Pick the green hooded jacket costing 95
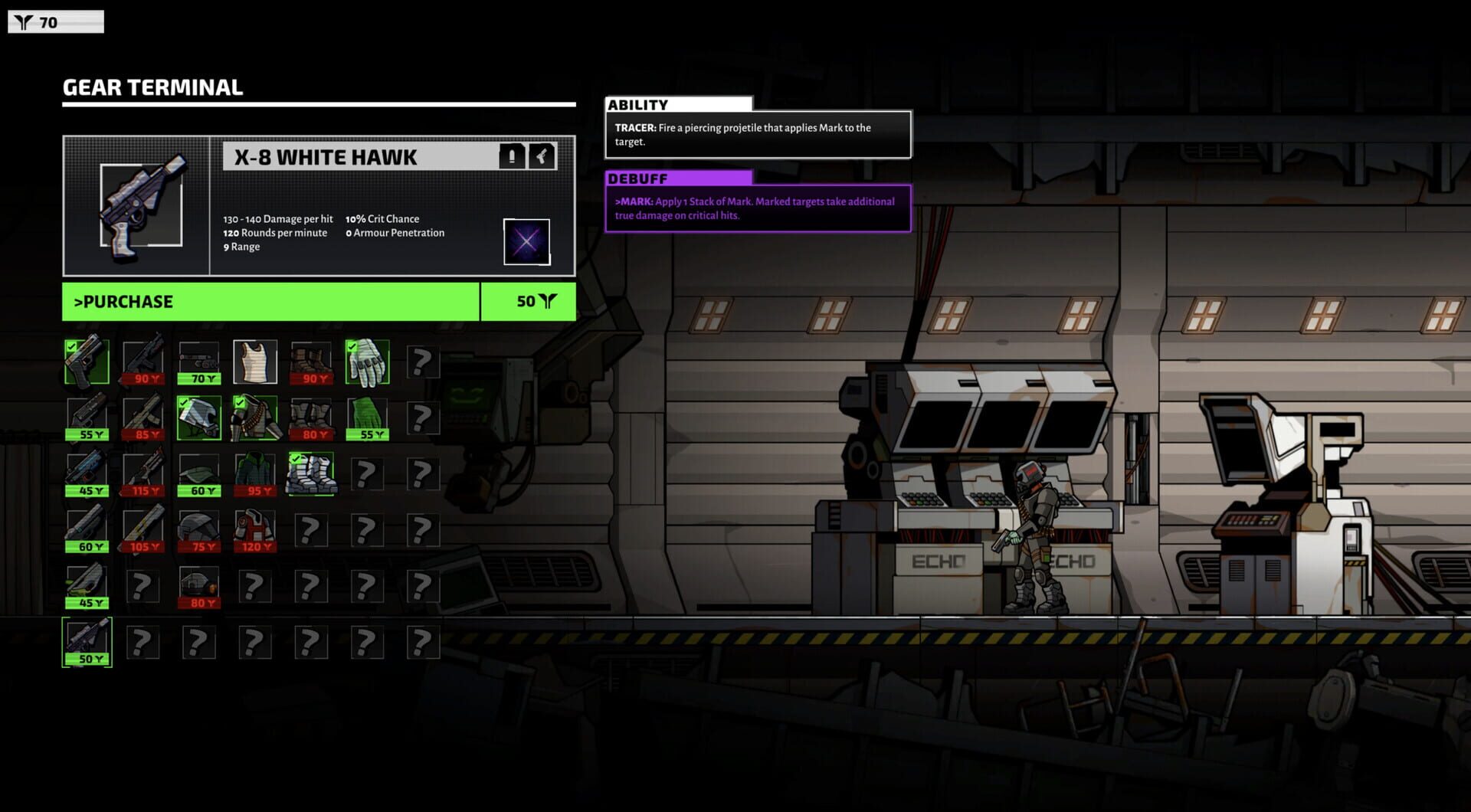Image resolution: width=1471 pixels, height=812 pixels. [254, 474]
